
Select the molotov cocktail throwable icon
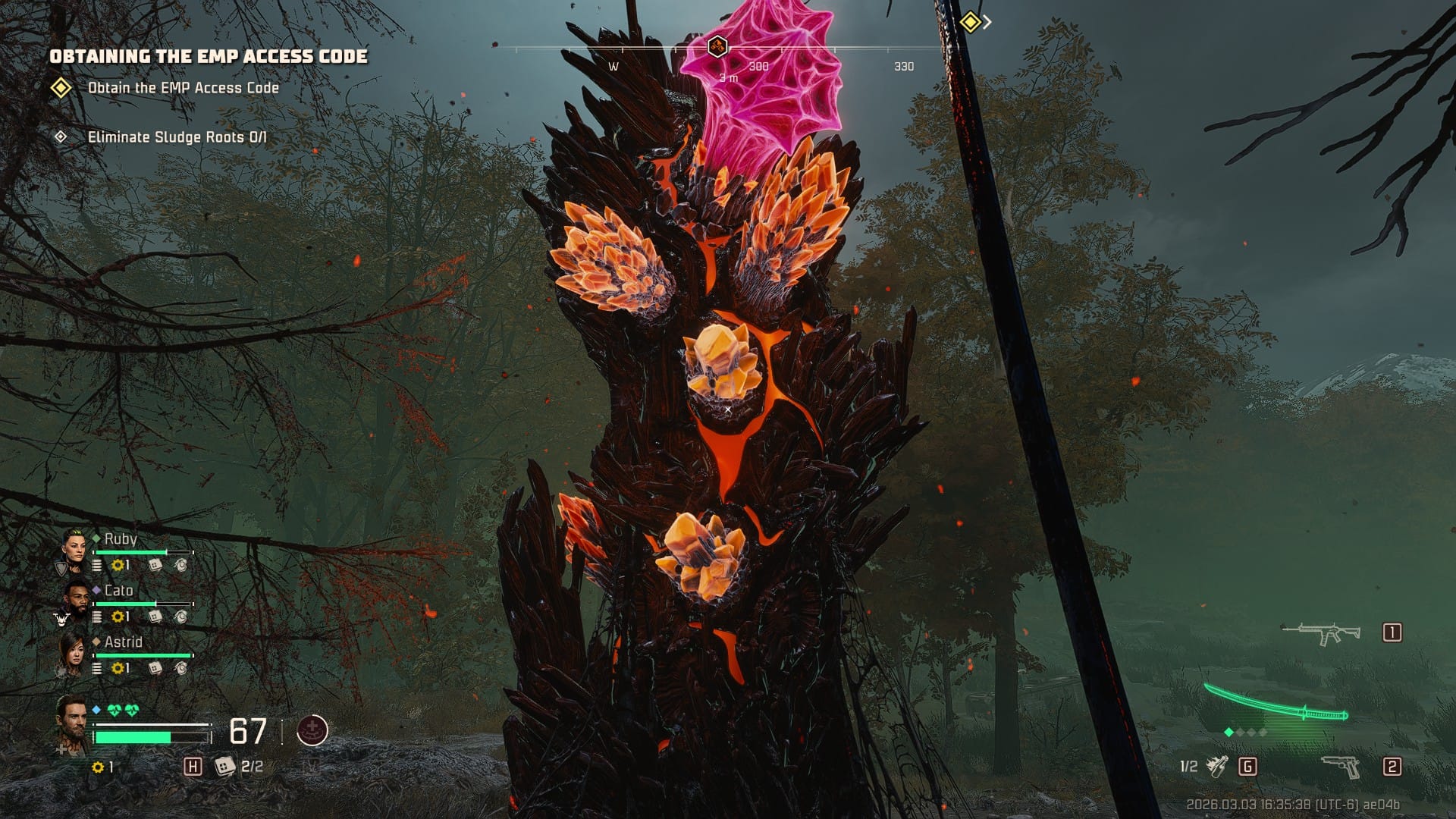[x=1217, y=767]
